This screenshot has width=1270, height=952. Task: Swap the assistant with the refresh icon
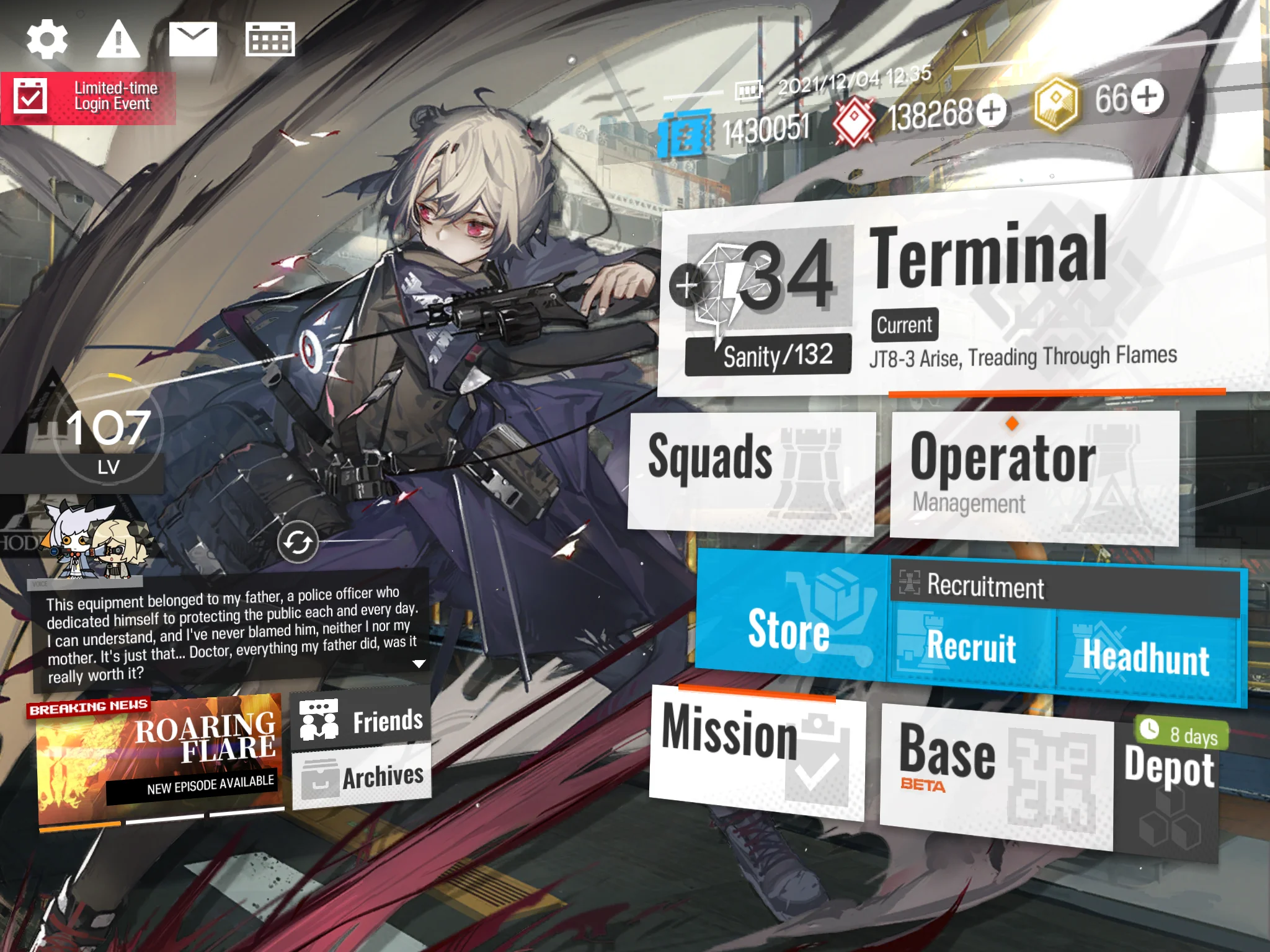pyautogui.click(x=298, y=542)
